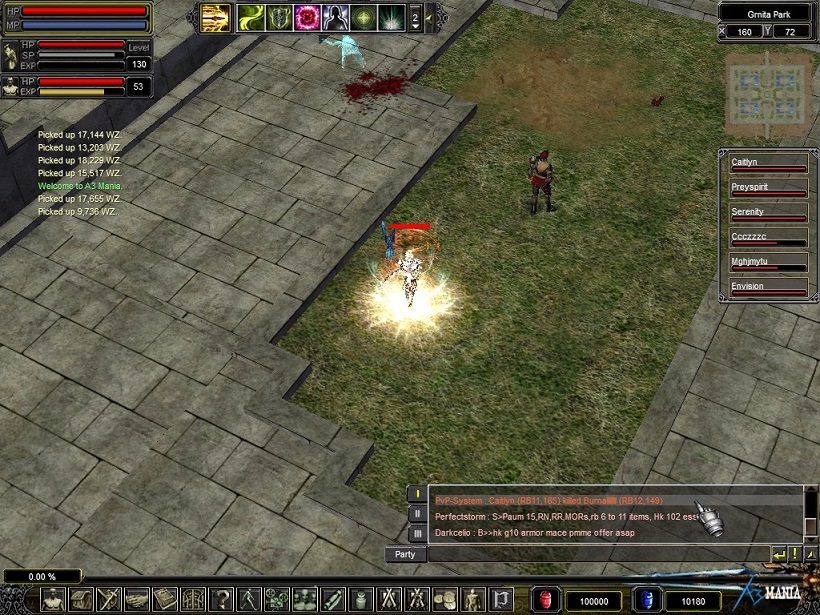Use the green crosshair target skill
This screenshot has height=615, width=820.
(361, 18)
